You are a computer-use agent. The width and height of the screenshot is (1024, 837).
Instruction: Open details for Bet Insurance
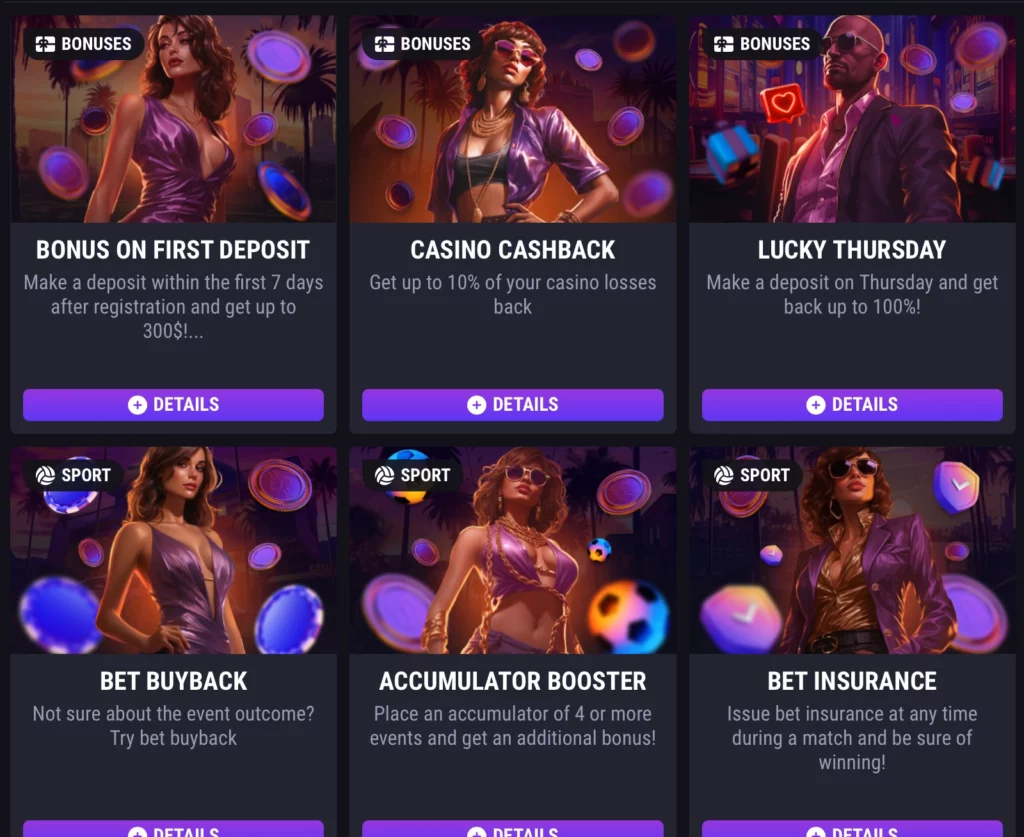[852, 830]
